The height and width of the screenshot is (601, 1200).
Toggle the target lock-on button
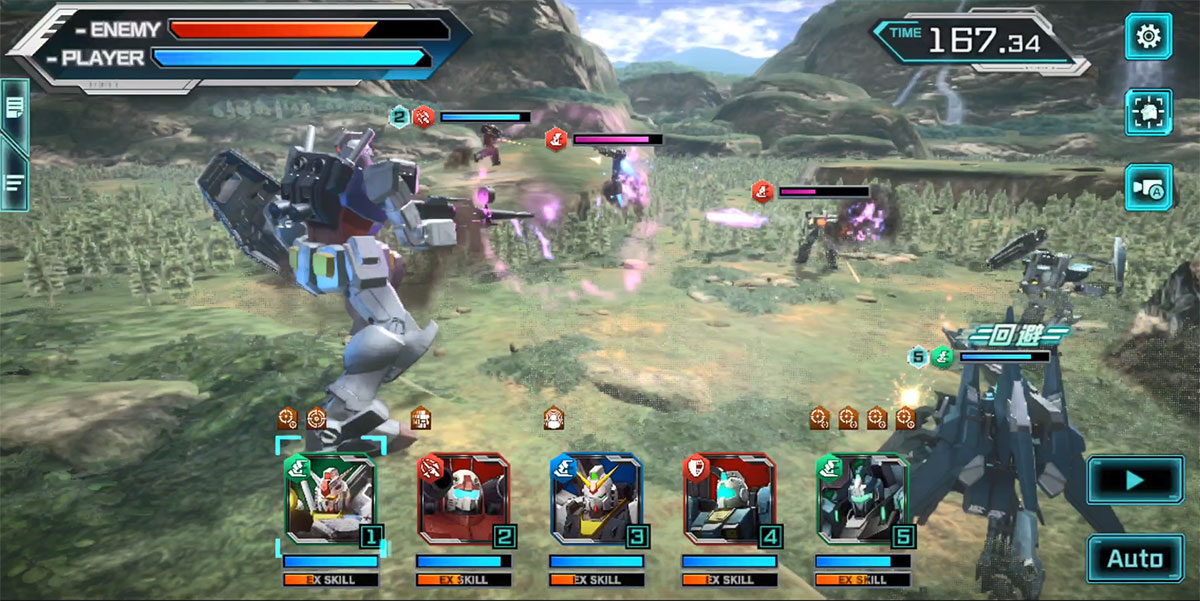point(1148,112)
